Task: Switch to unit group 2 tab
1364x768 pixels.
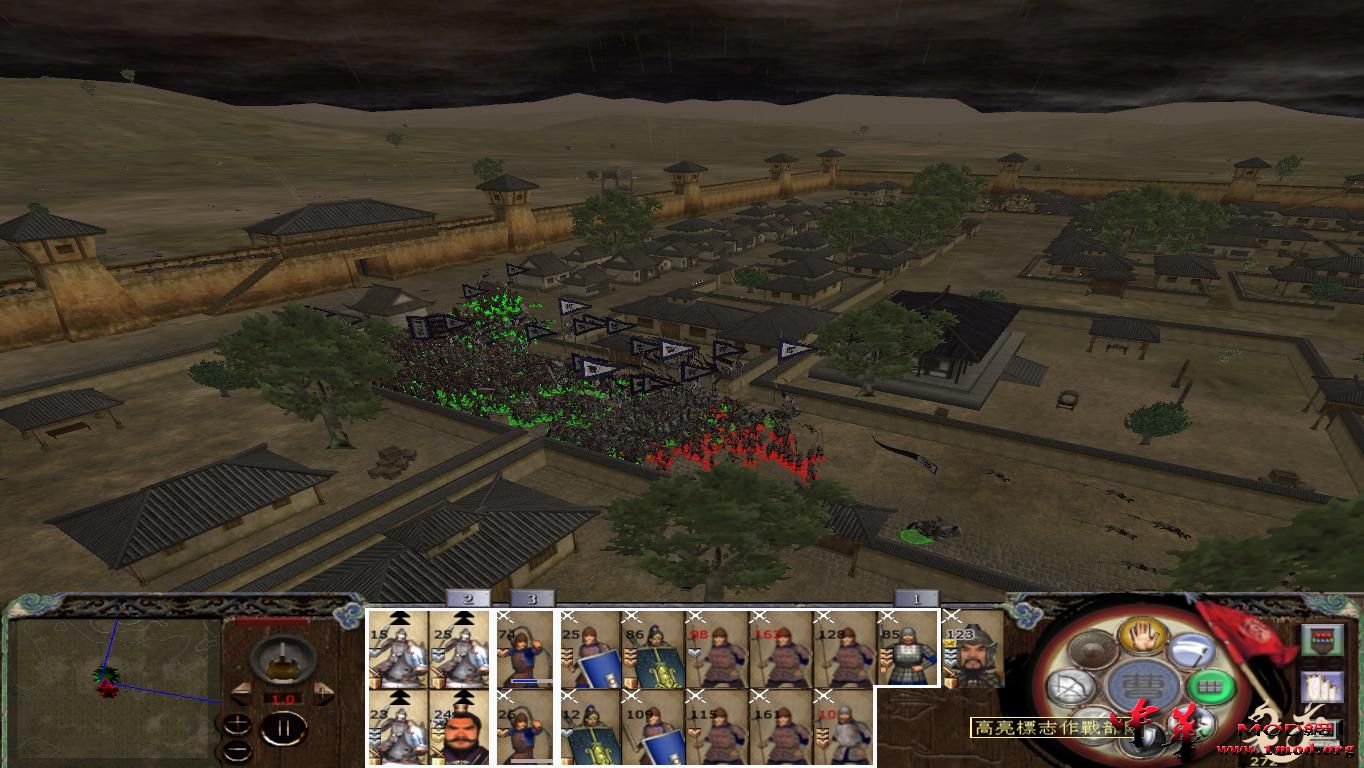Action: click(468, 599)
